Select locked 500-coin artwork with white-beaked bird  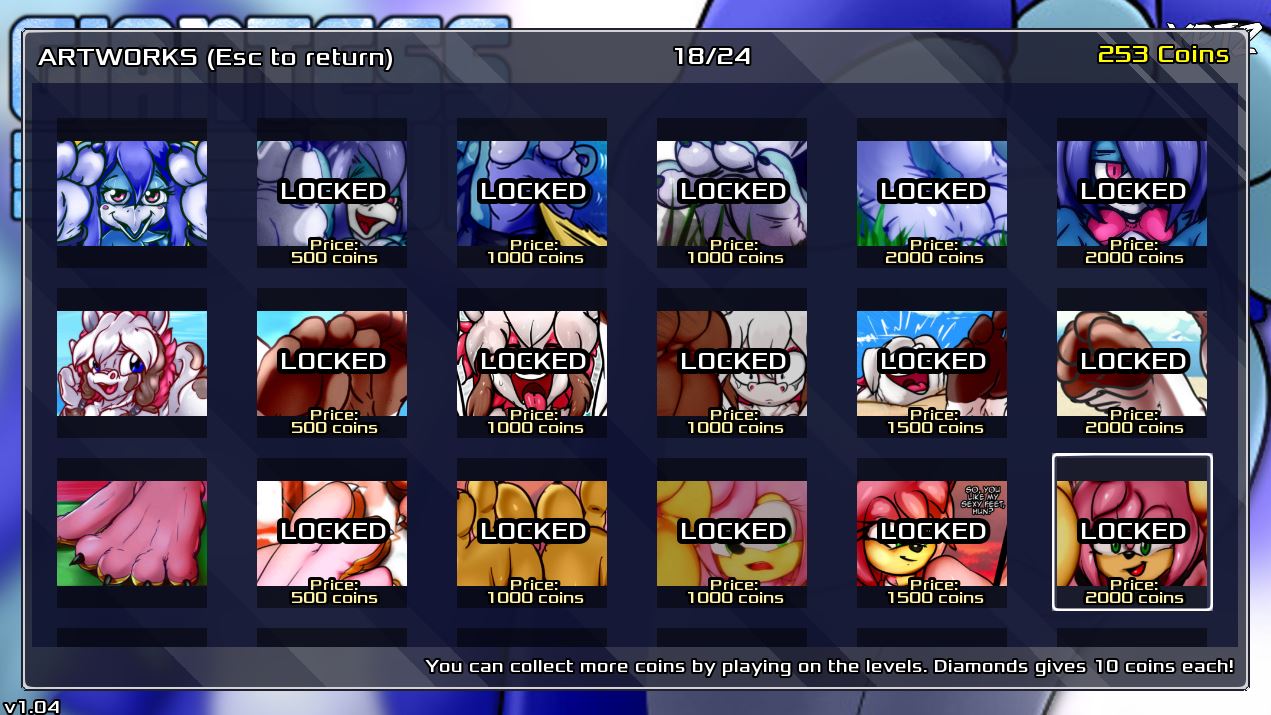[x=332, y=193]
